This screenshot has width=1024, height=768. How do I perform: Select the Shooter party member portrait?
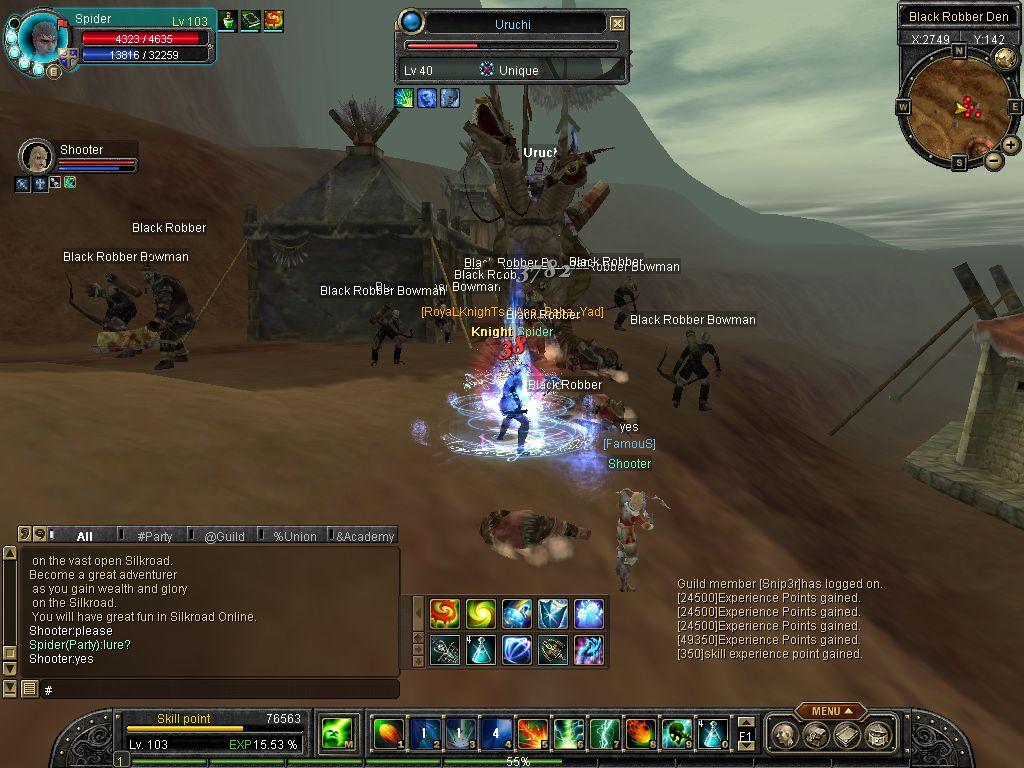pos(36,156)
